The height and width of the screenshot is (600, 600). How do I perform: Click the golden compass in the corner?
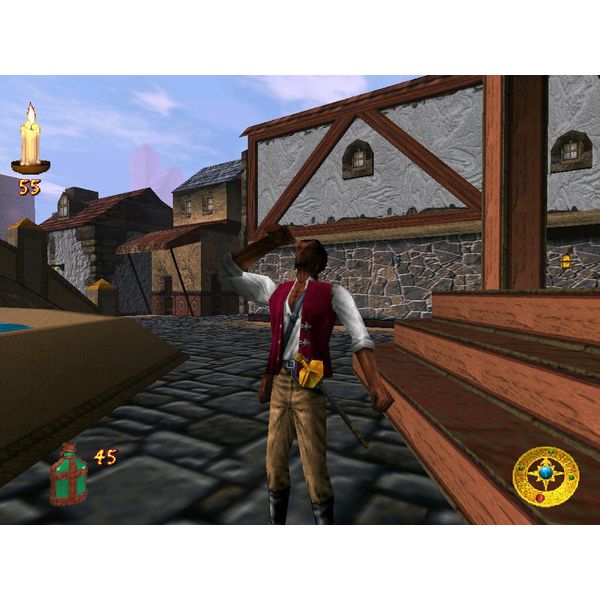point(545,476)
